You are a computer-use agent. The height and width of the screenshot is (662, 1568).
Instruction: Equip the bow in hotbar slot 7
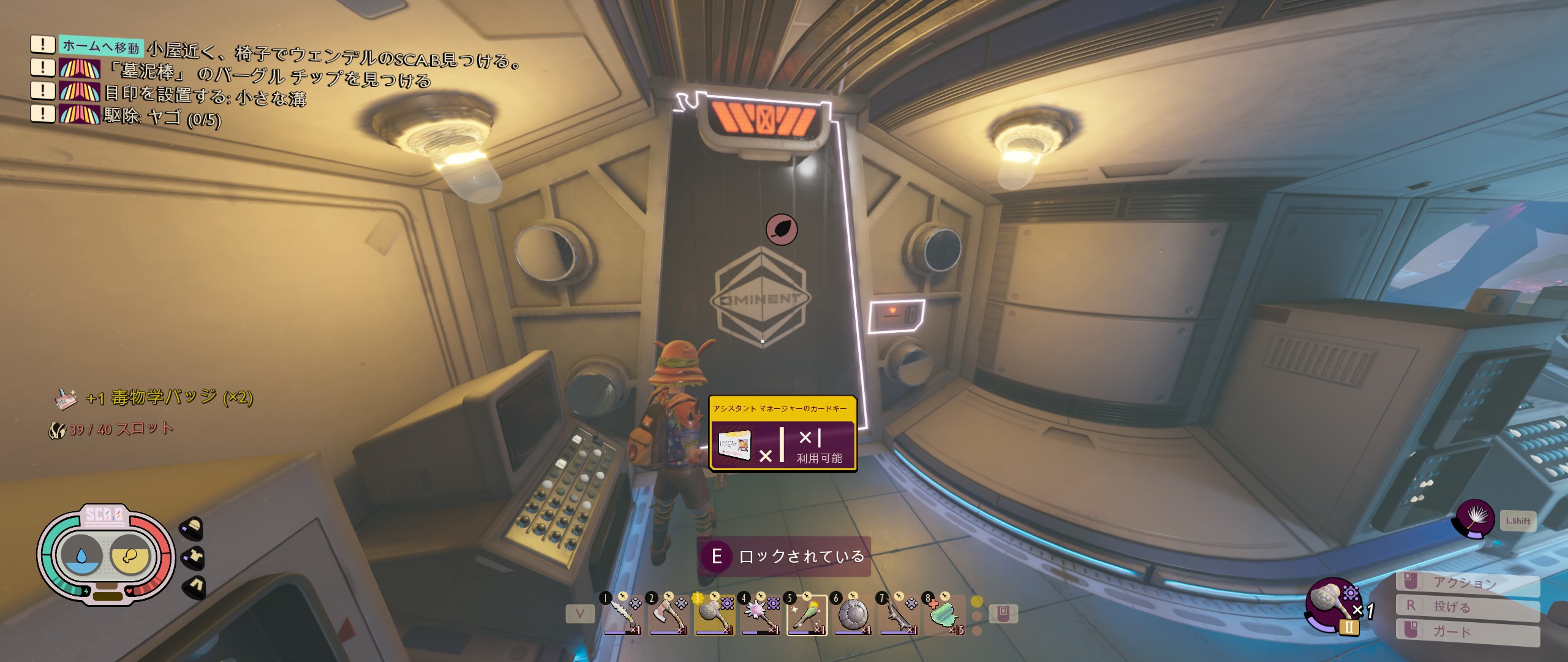click(x=899, y=615)
